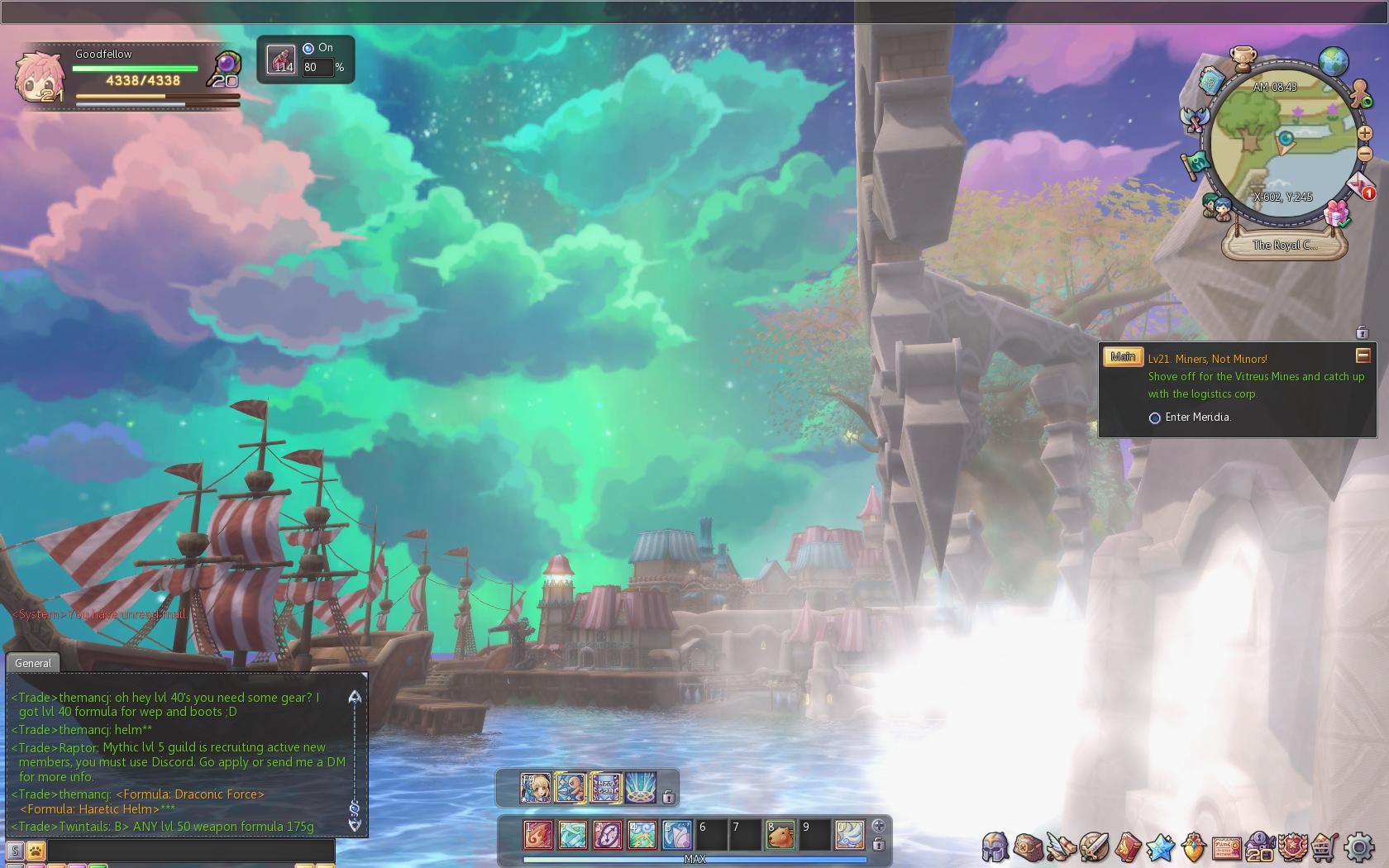Click the chat message input field
The width and height of the screenshot is (1389, 868).
click(x=190, y=850)
